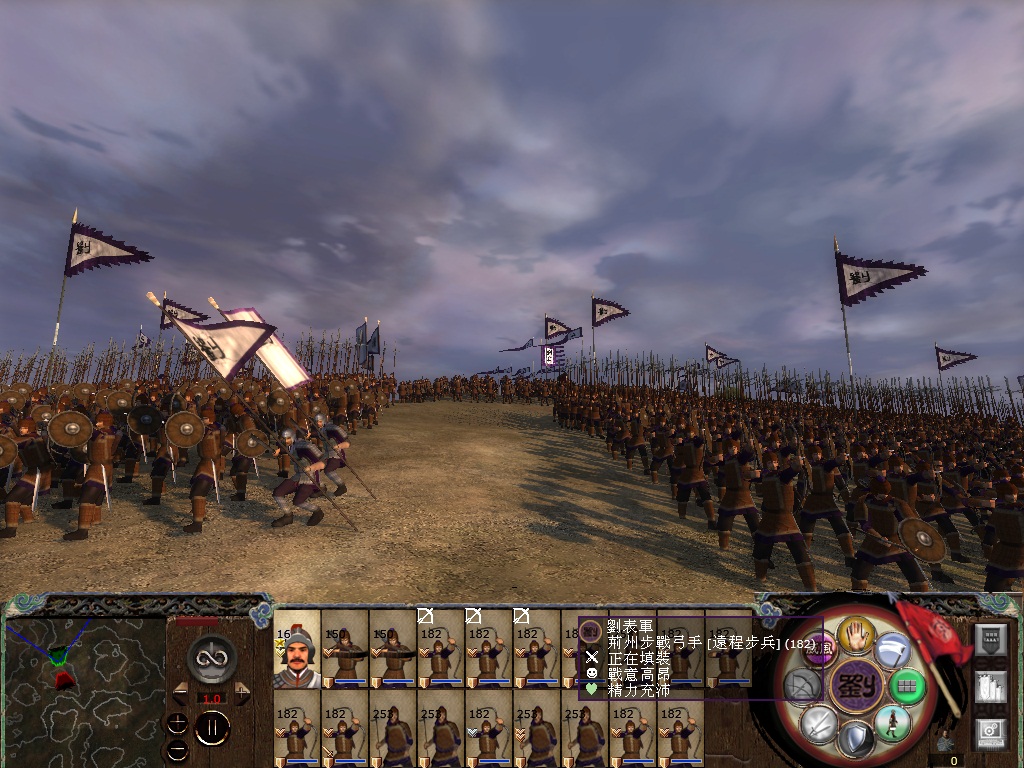The width and height of the screenshot is (1024, 768).
Task: Enable the shield guard mode button
Action: coord(855,741)
